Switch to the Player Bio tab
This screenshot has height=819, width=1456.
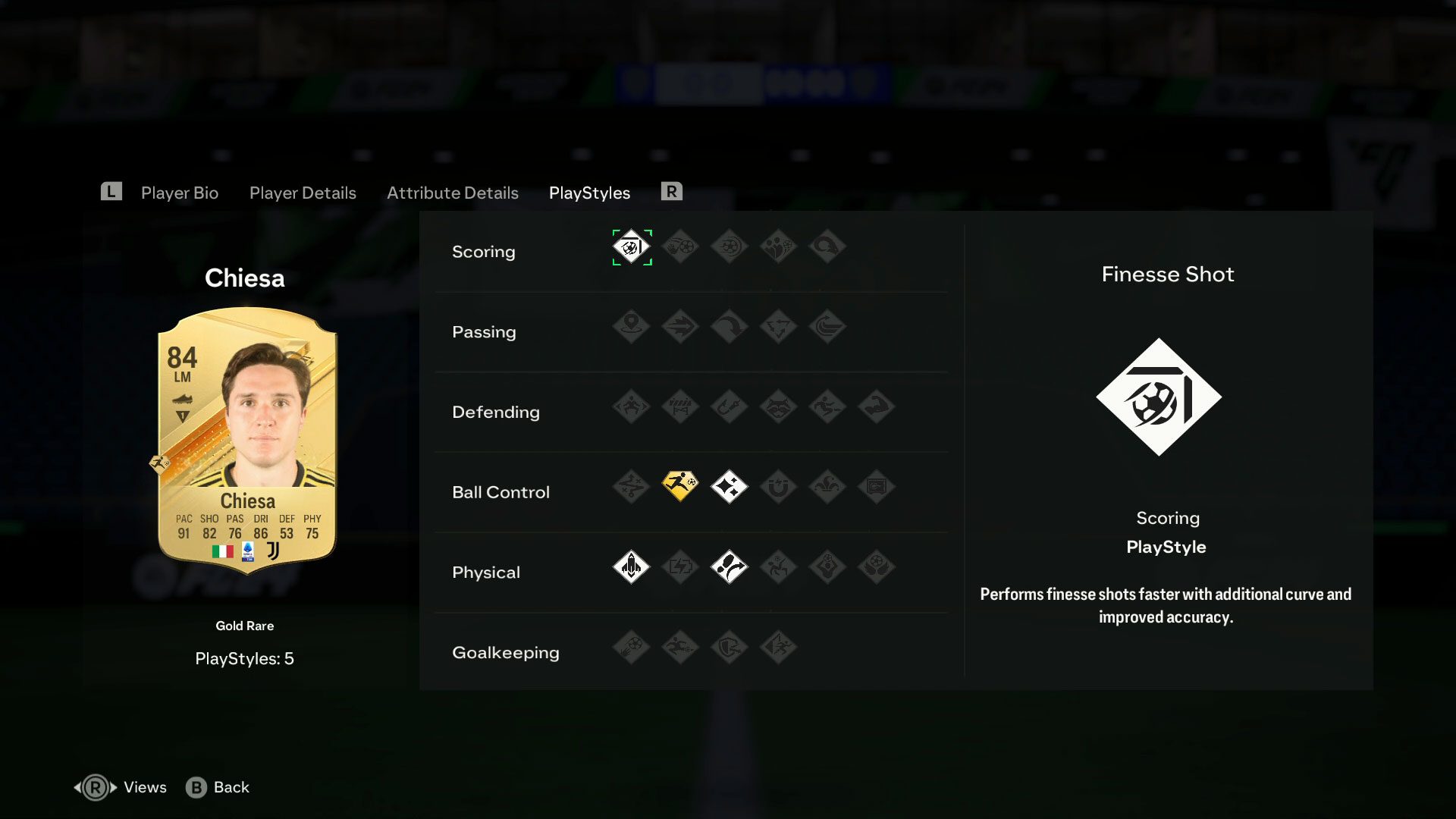179,193
